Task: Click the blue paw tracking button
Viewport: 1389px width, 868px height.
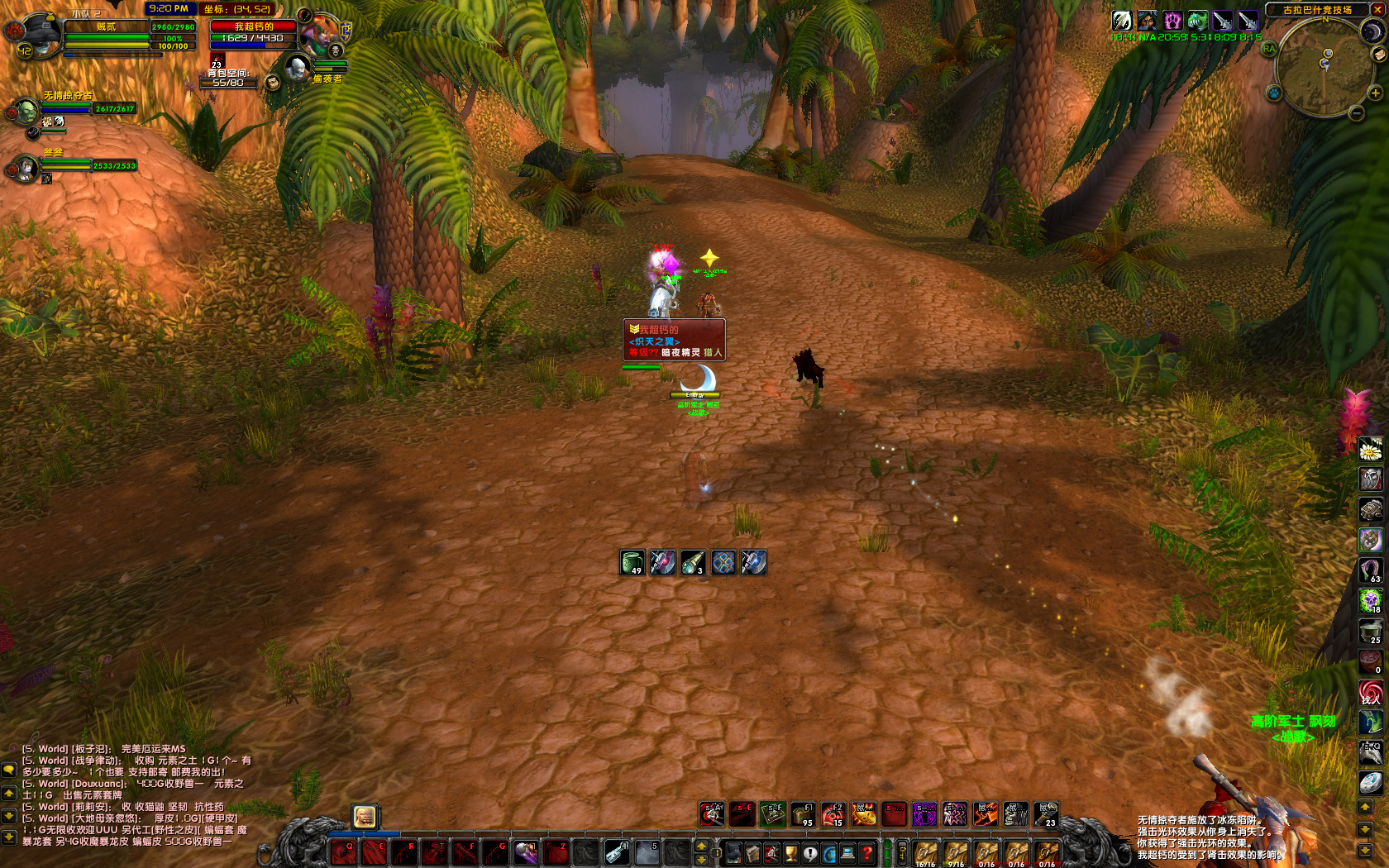Action: tap(1274, 93)
